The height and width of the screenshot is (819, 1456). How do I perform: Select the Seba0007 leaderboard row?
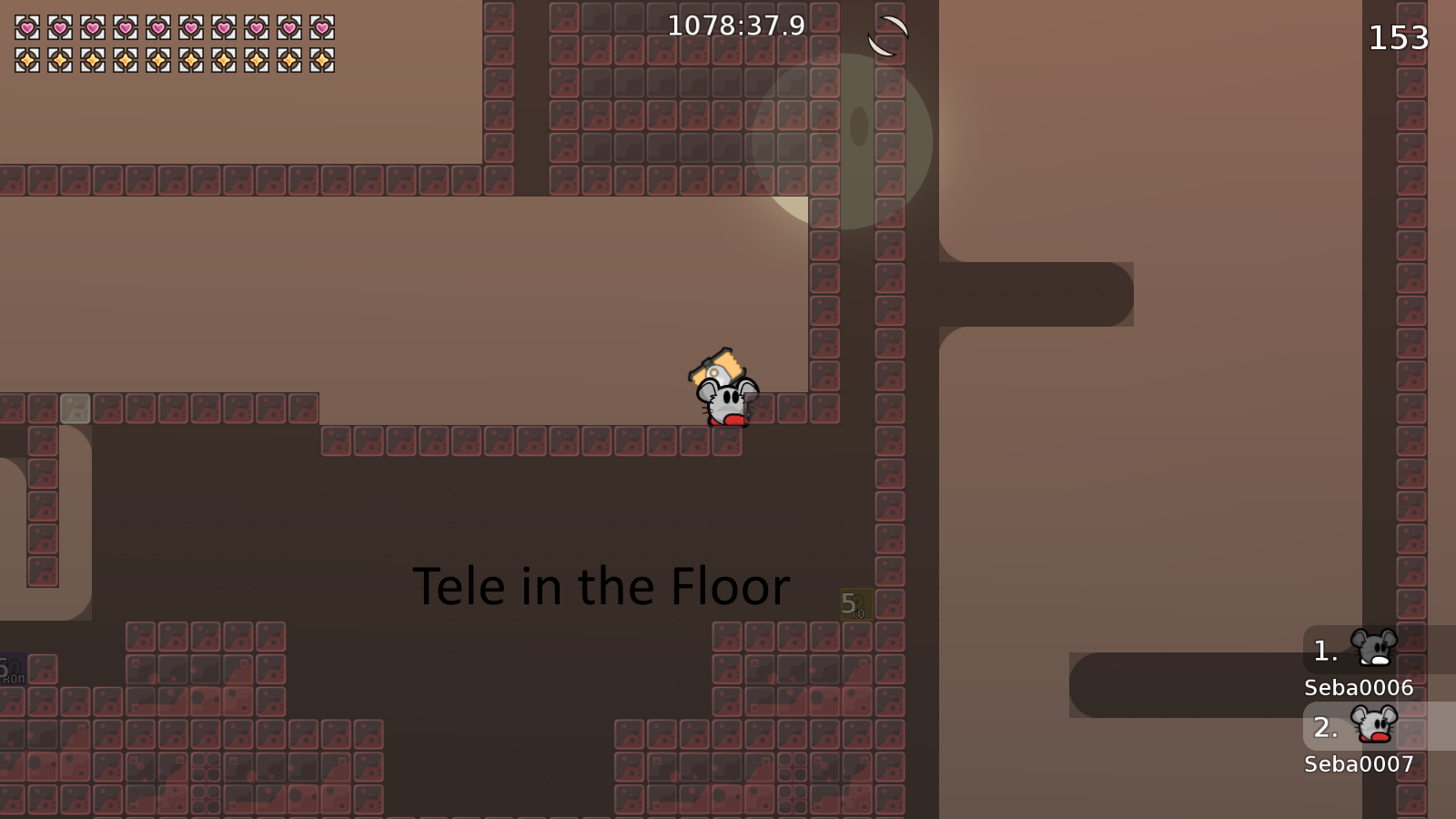click(x=1358, y=765)
